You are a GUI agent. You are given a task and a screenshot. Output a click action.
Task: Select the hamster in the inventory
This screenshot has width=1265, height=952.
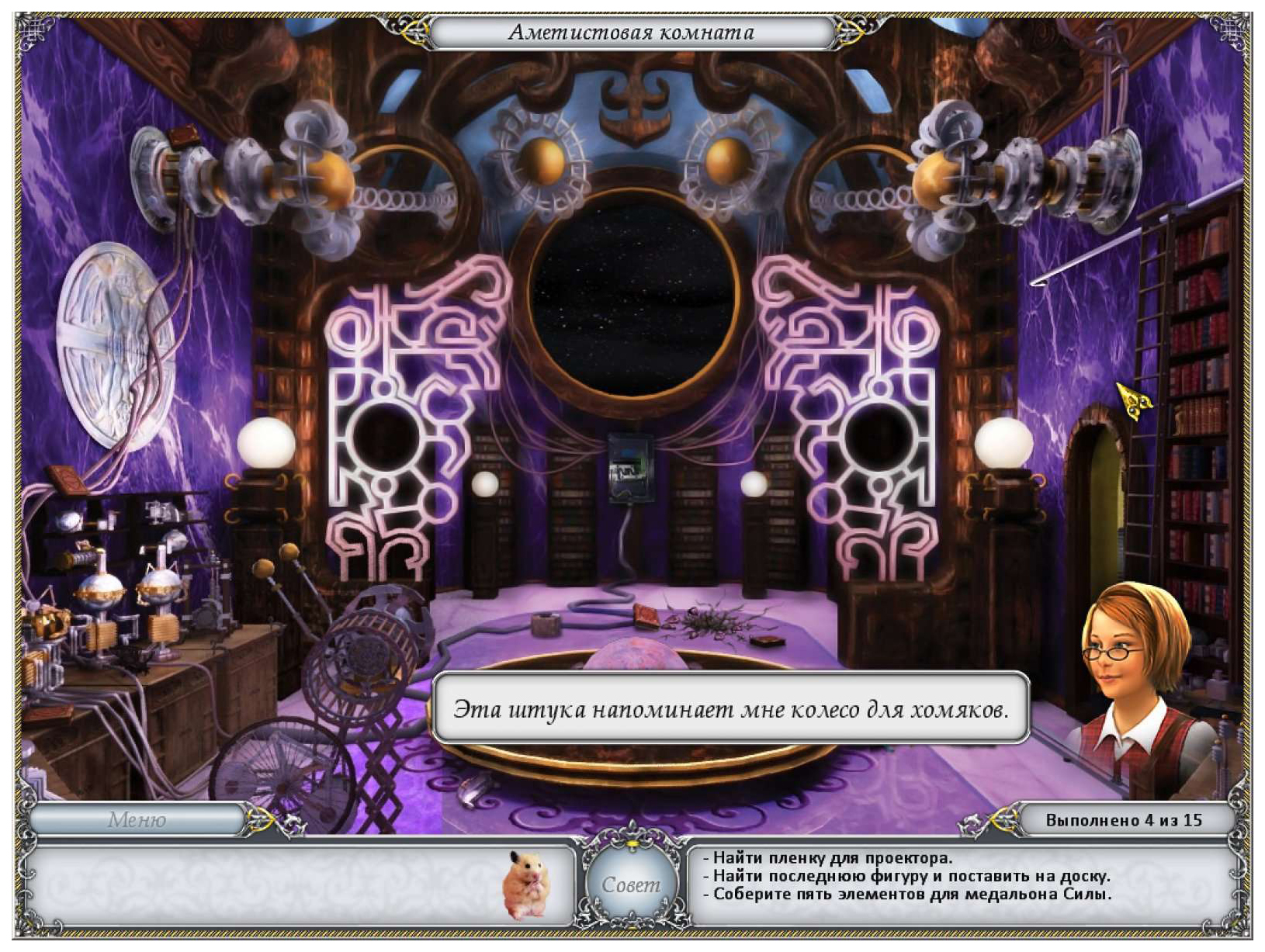tap(526, 884)
